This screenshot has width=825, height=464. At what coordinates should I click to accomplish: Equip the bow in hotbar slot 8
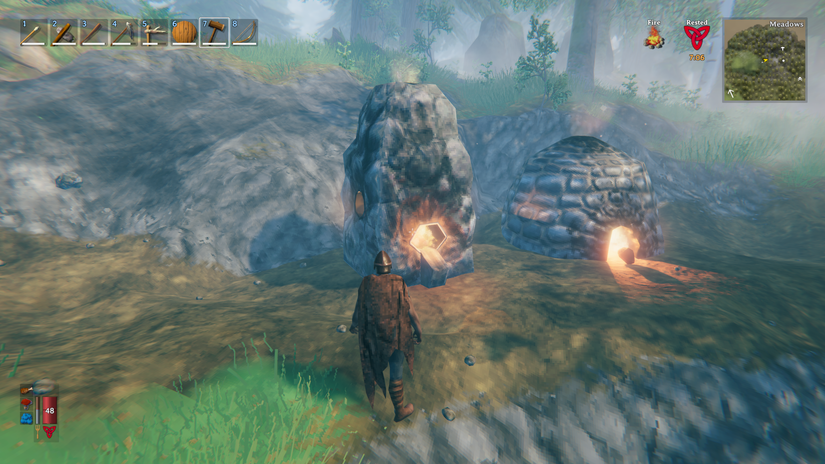pos(244,33)
